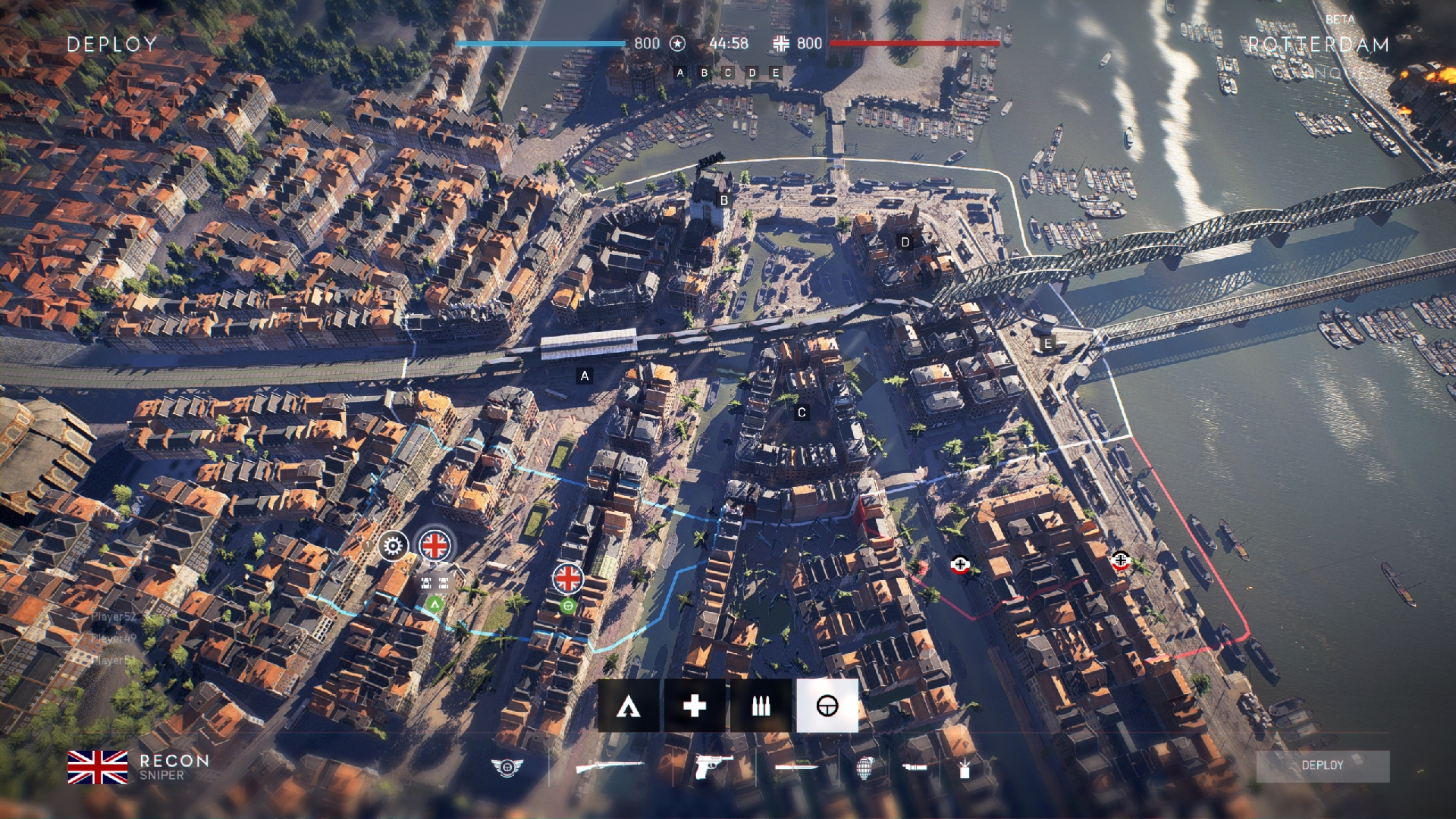Change the pistol sidearm slot

click(x=713, y=767)
